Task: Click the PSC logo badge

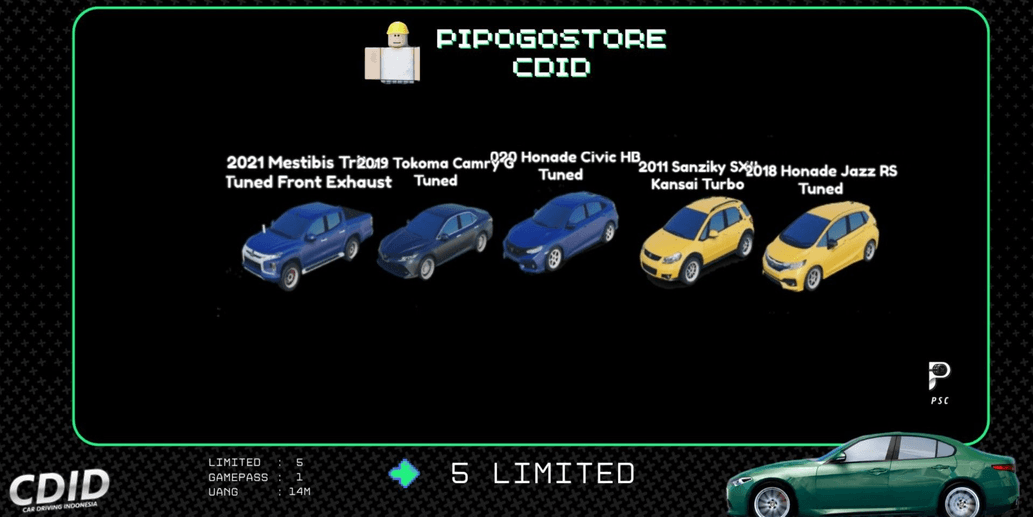Action: 939,383
